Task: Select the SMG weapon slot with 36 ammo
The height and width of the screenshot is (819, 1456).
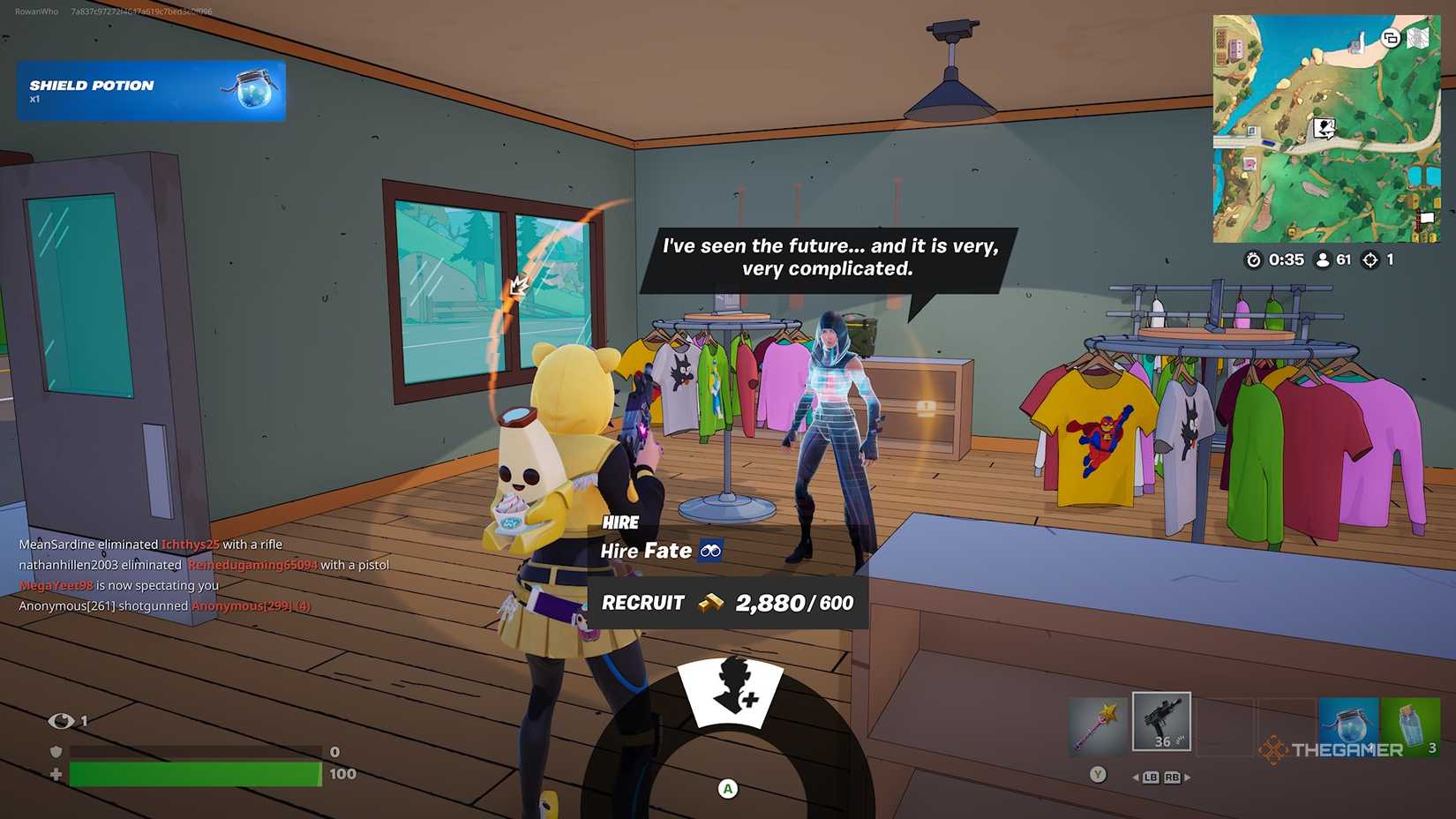Action: point(1162,722)
